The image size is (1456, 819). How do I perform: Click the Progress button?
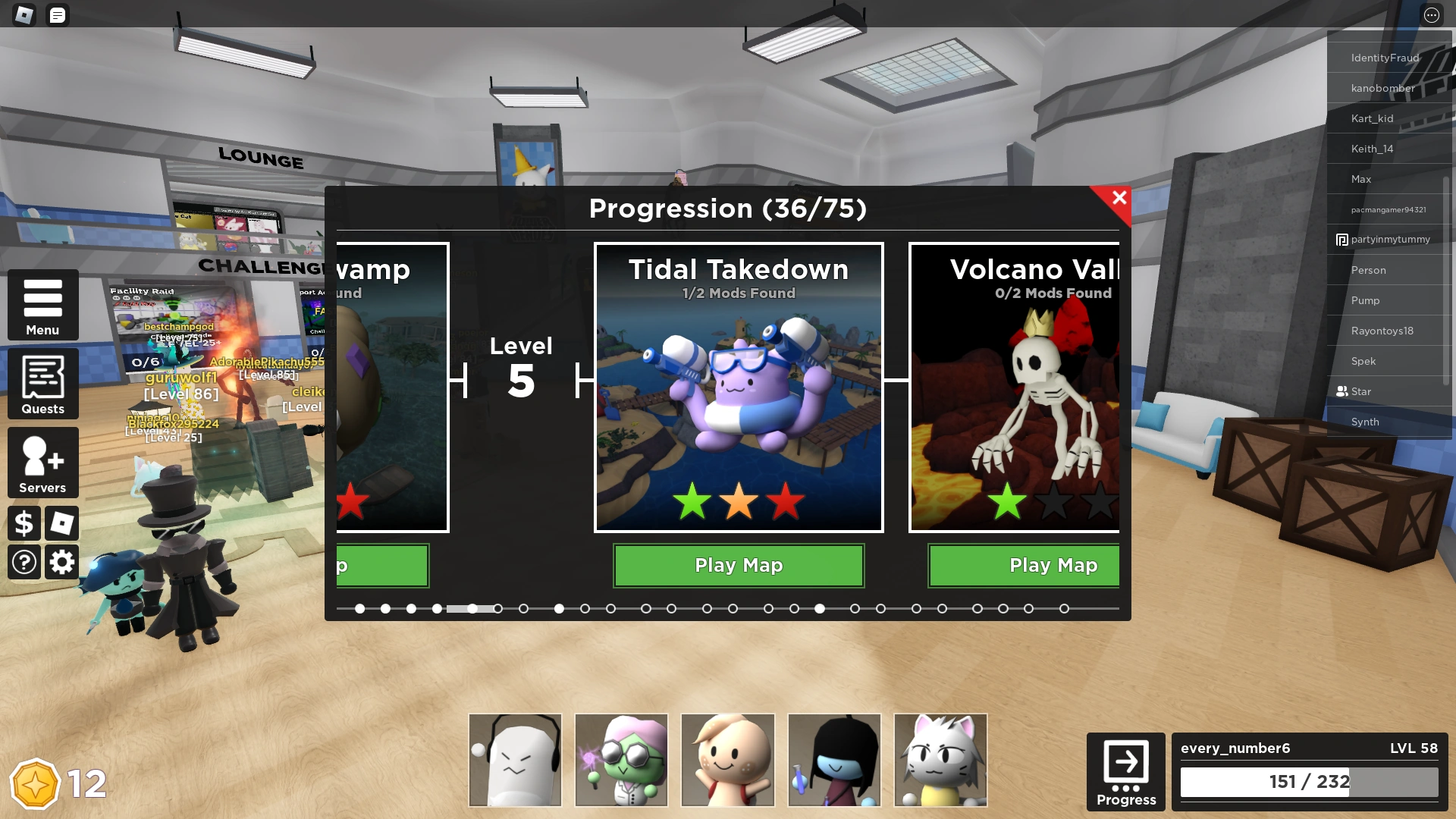pos(1125,771)
